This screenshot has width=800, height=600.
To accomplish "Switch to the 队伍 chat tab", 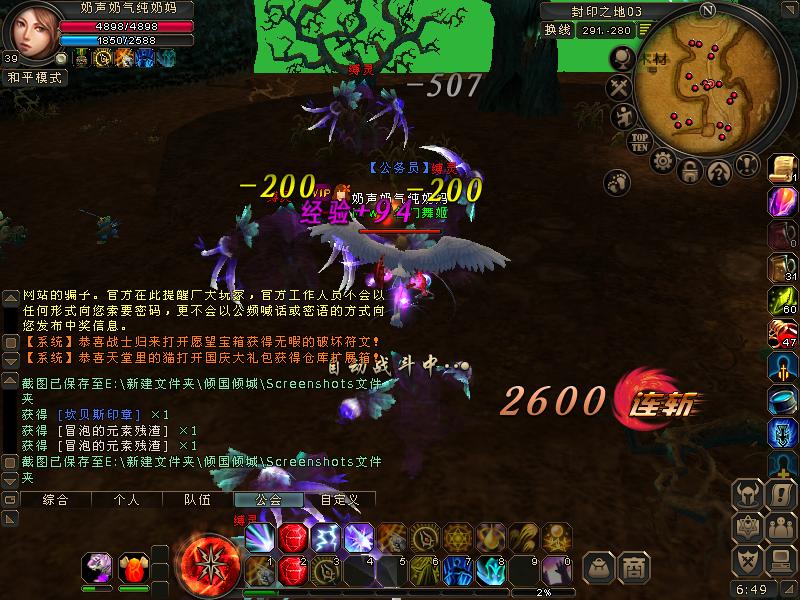I will pos(197,499).
